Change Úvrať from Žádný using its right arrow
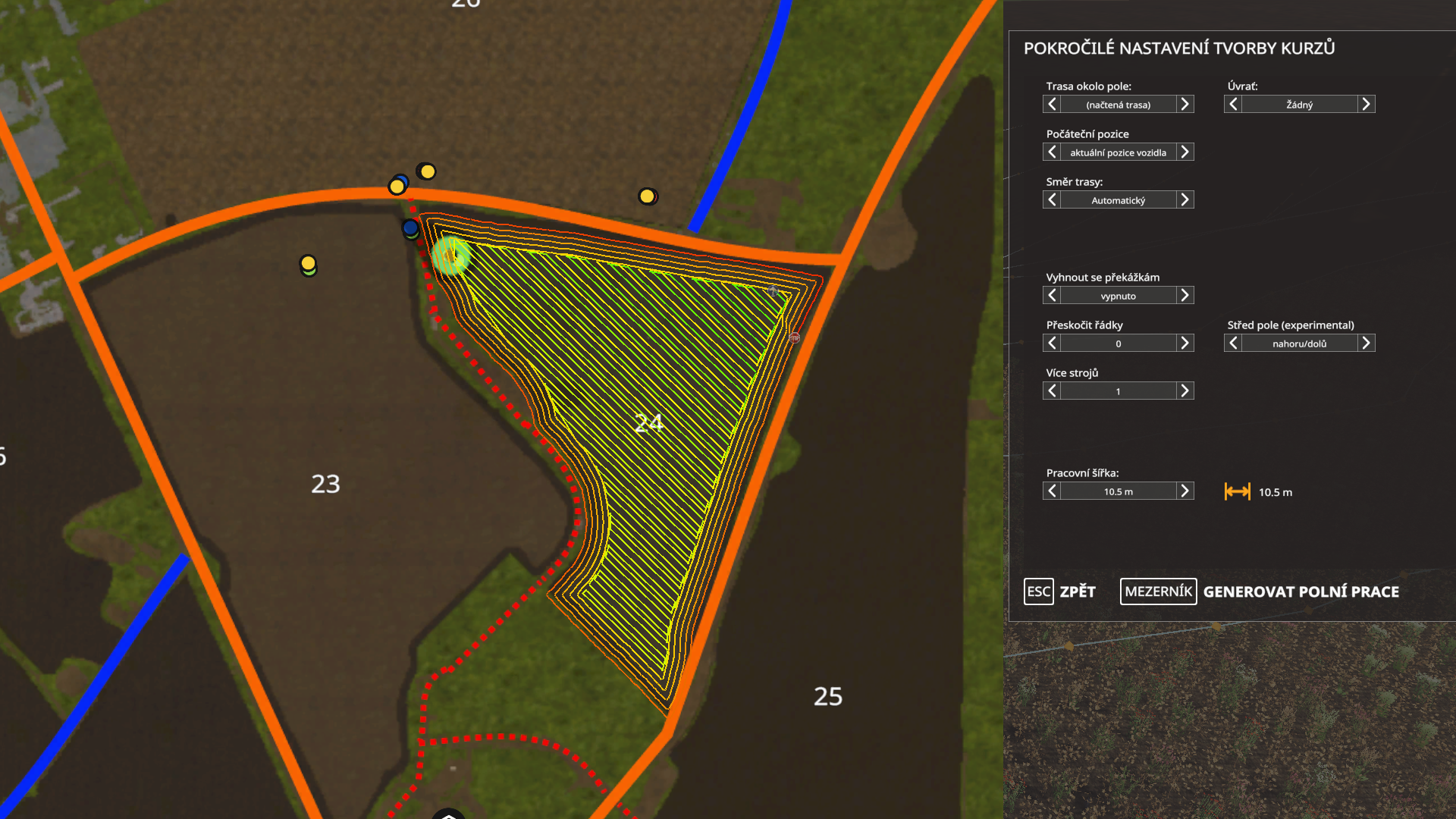The height and width of the screenshot is (819, 1456). tap(1366, 104)
